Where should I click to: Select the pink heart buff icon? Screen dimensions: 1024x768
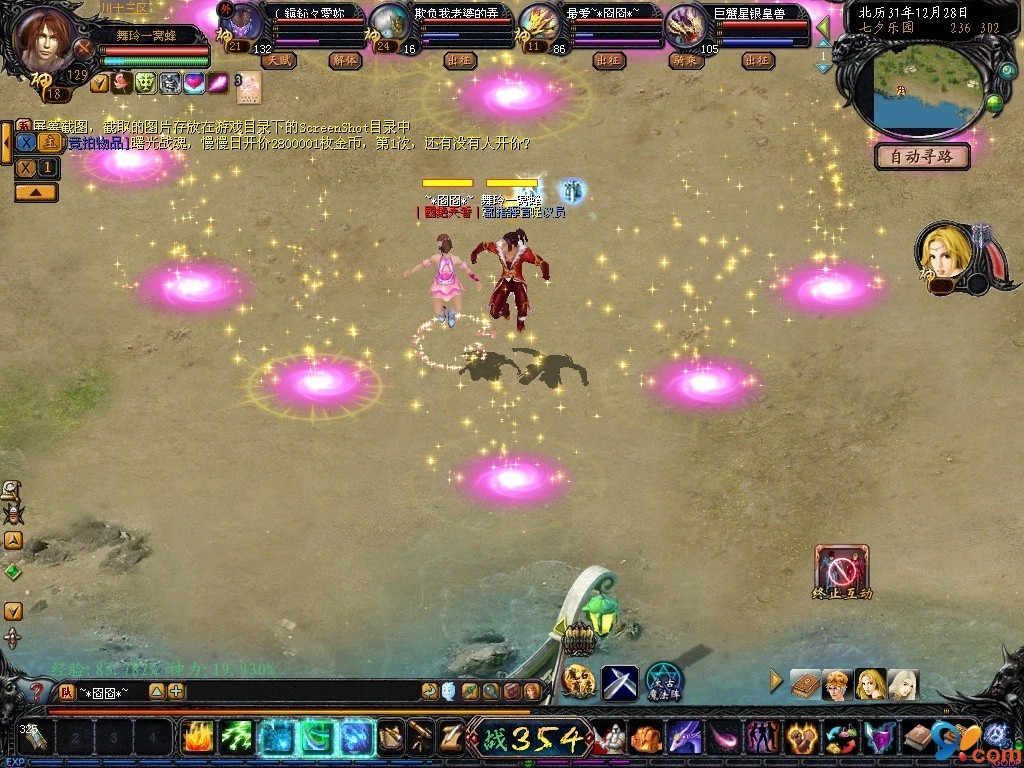(x=194, y=84)
